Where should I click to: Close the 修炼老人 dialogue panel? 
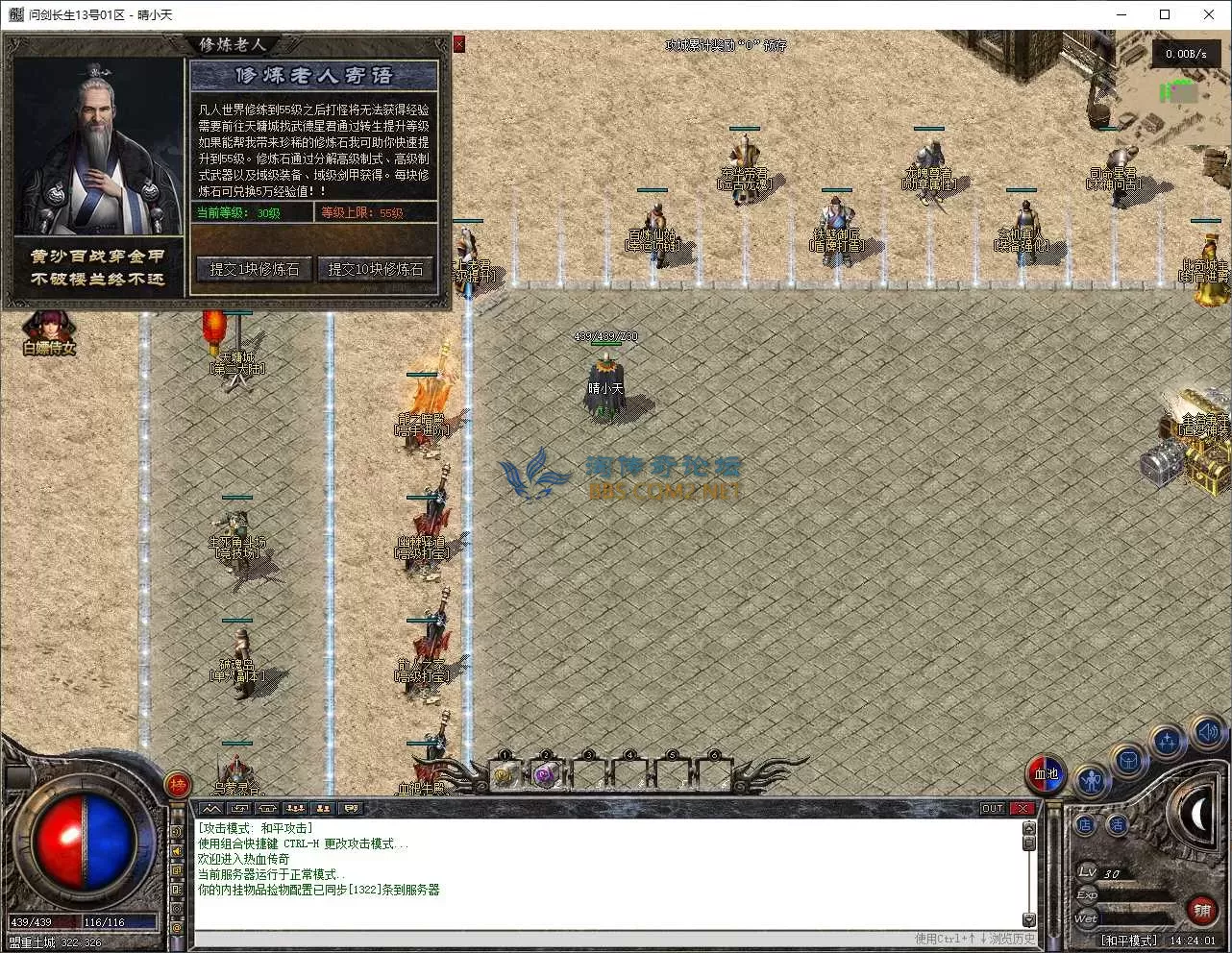click(x=459, y=44)
